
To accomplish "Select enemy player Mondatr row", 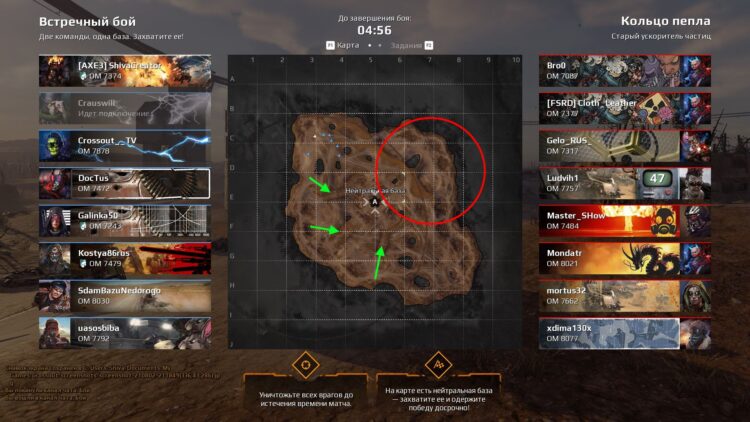I will pos(624,258).
